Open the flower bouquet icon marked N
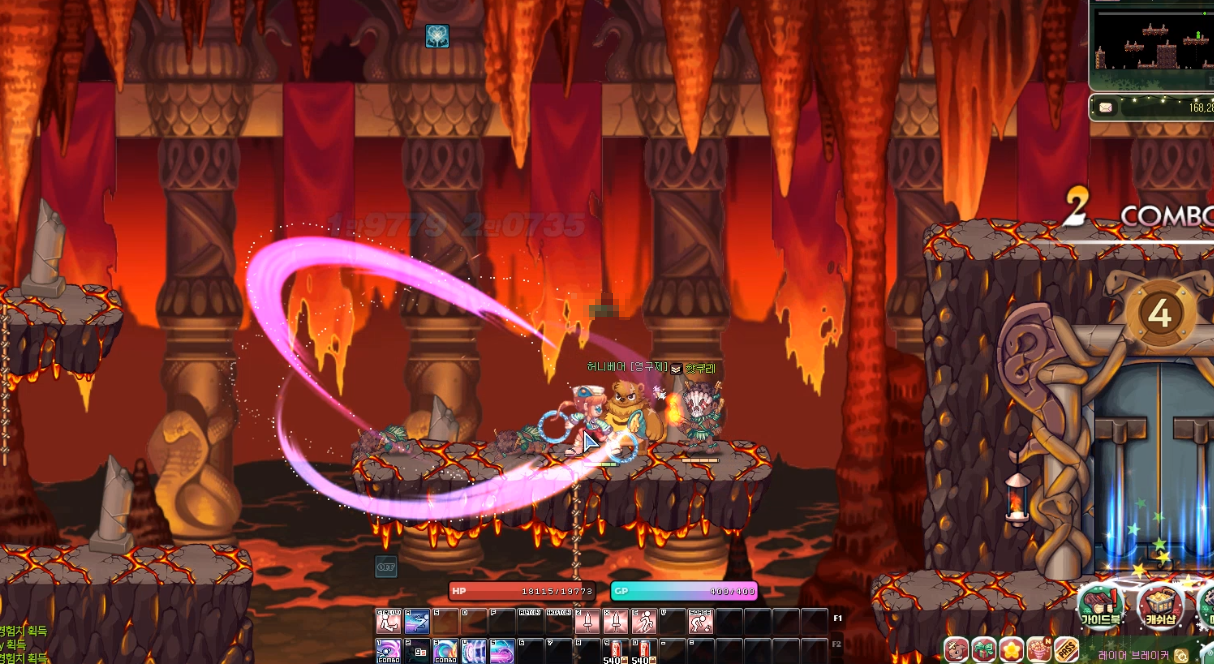The height and width of the screenshot is (664, 1214). pyautogui.click(x=1039, y=650)
